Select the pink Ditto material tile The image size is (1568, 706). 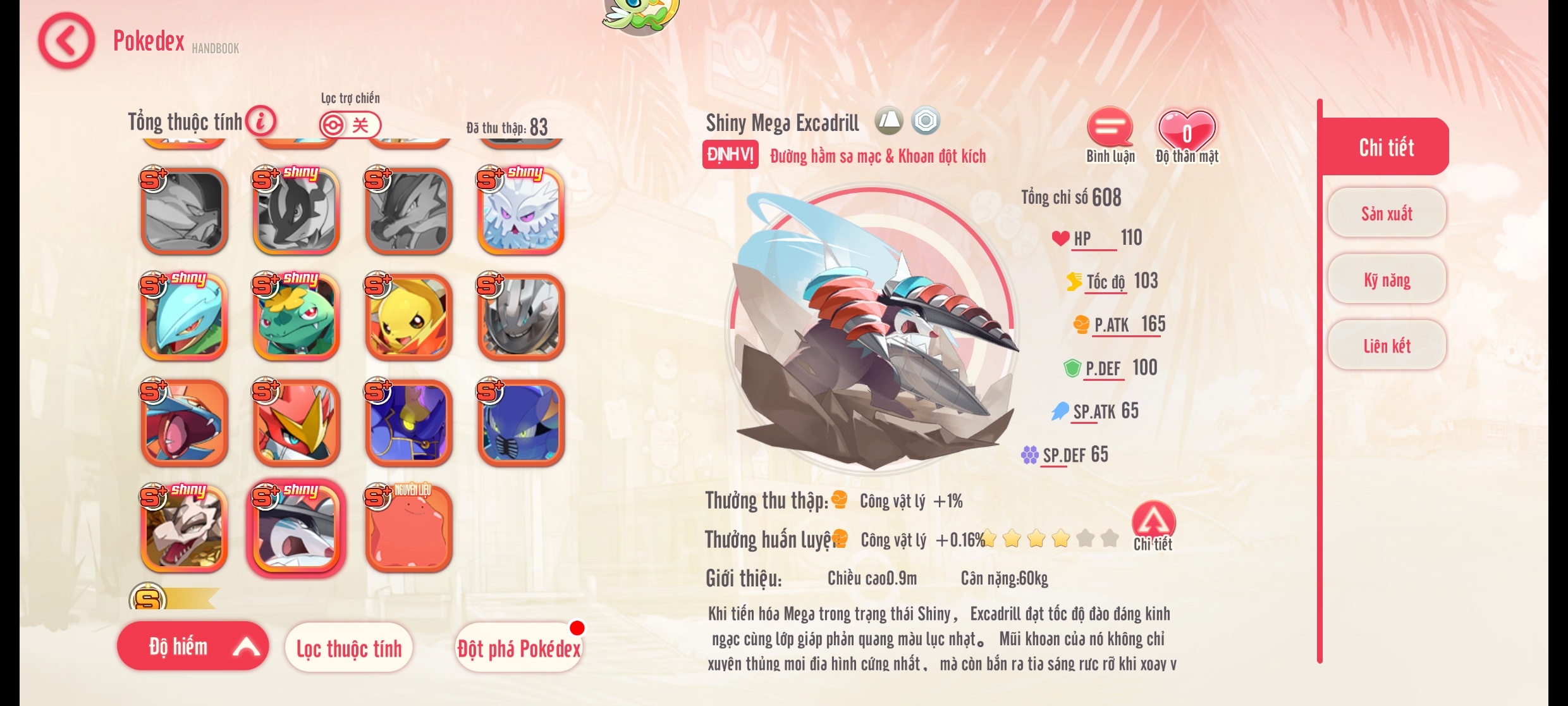[408, 529]
